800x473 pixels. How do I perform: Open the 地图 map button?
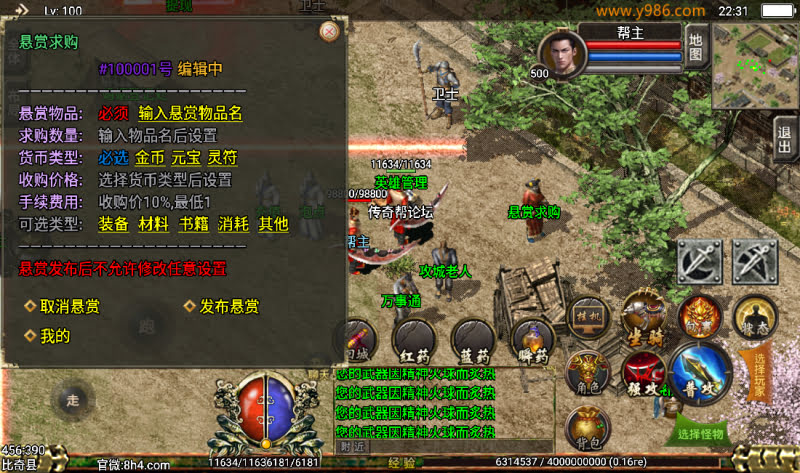697,47
